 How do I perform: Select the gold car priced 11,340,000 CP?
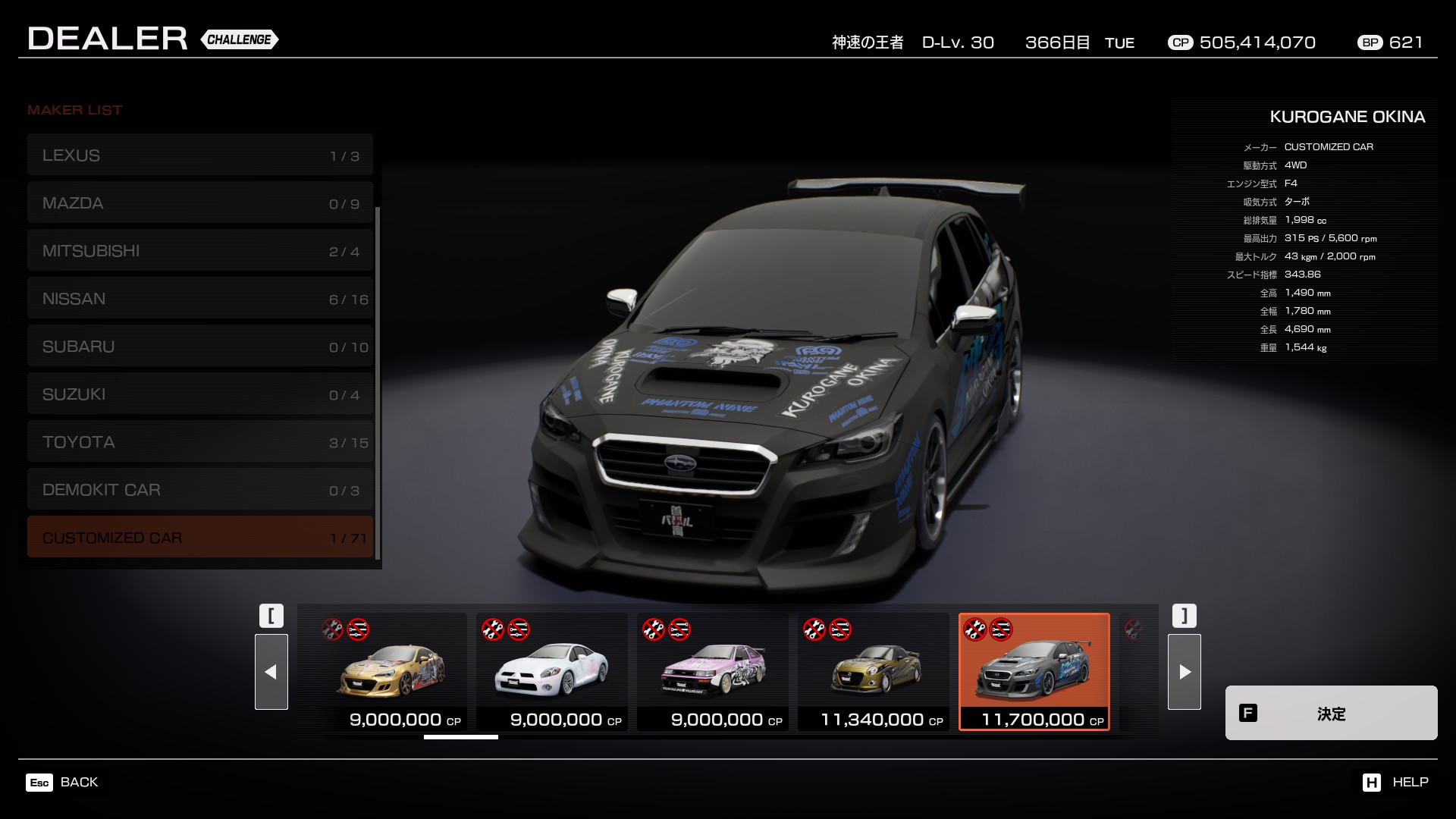(x=874, y=672)
